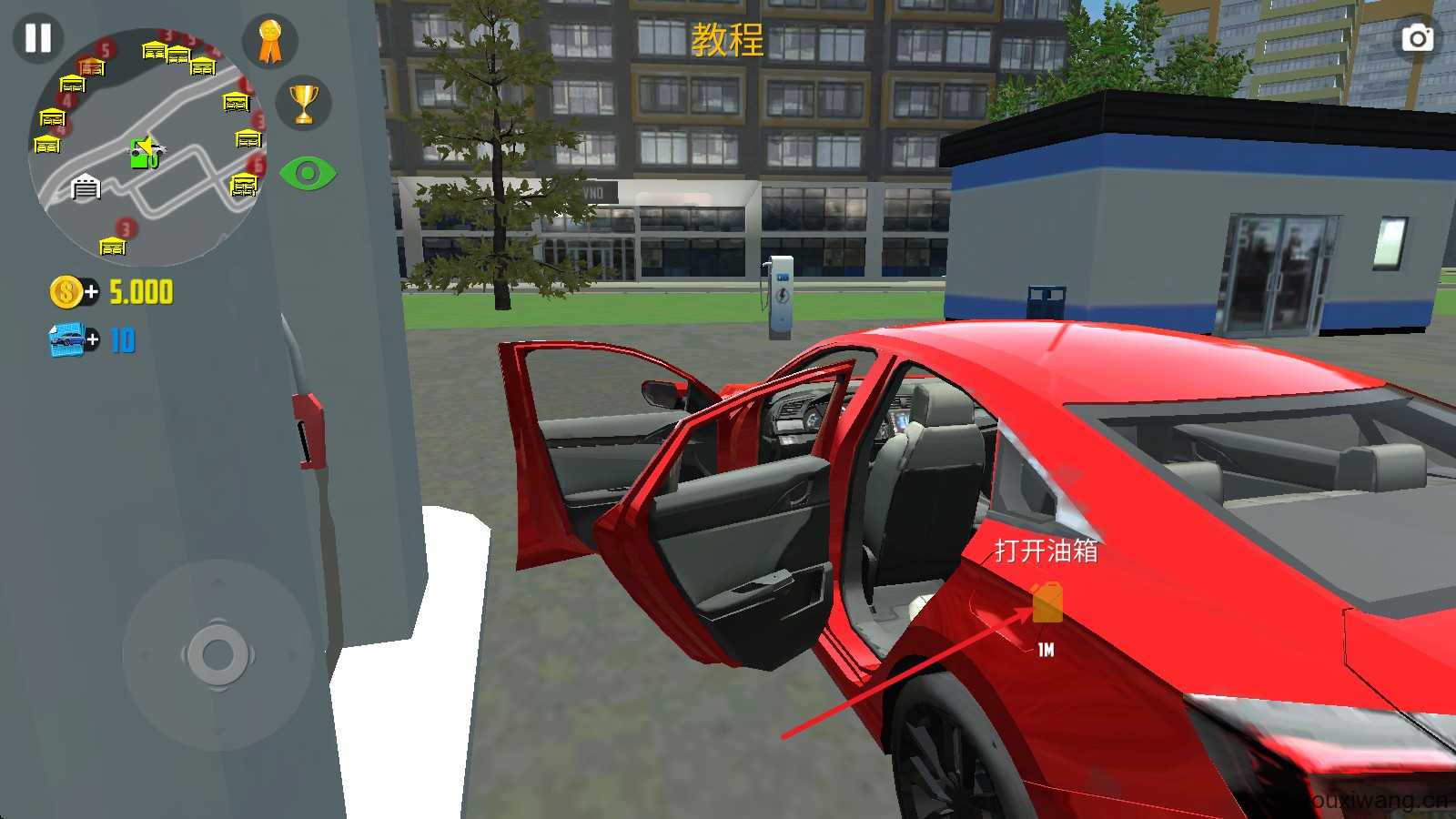Screen dimensions: 1456x819
Task: Tap the virtual joystick center
Action: click(217, 653)
